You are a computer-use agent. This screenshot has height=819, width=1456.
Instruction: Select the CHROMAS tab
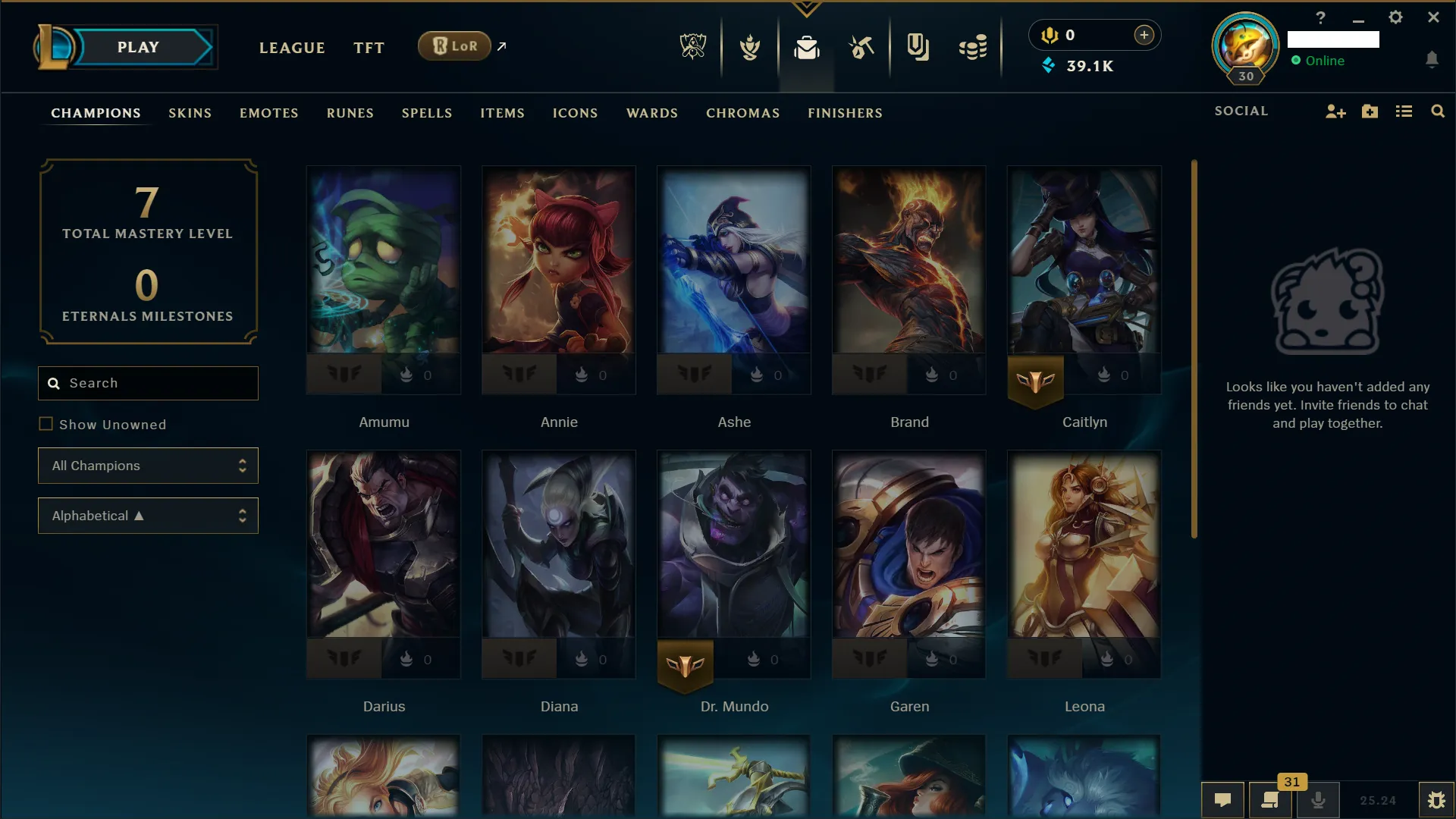pyautogui.click(x=742, y=113)
